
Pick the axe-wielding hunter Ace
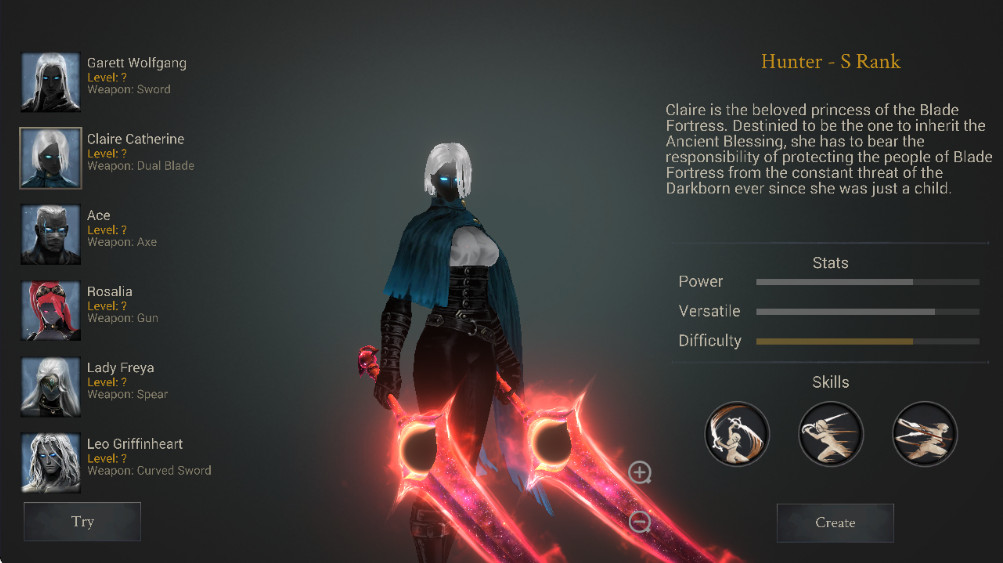pyautogui.click(x=51, y=234)
